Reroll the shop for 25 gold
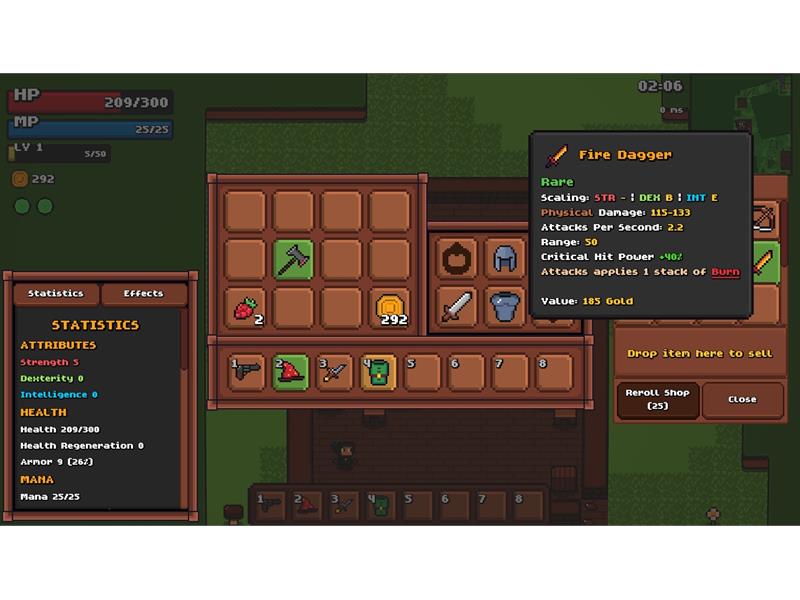 (x=656, y=400)
